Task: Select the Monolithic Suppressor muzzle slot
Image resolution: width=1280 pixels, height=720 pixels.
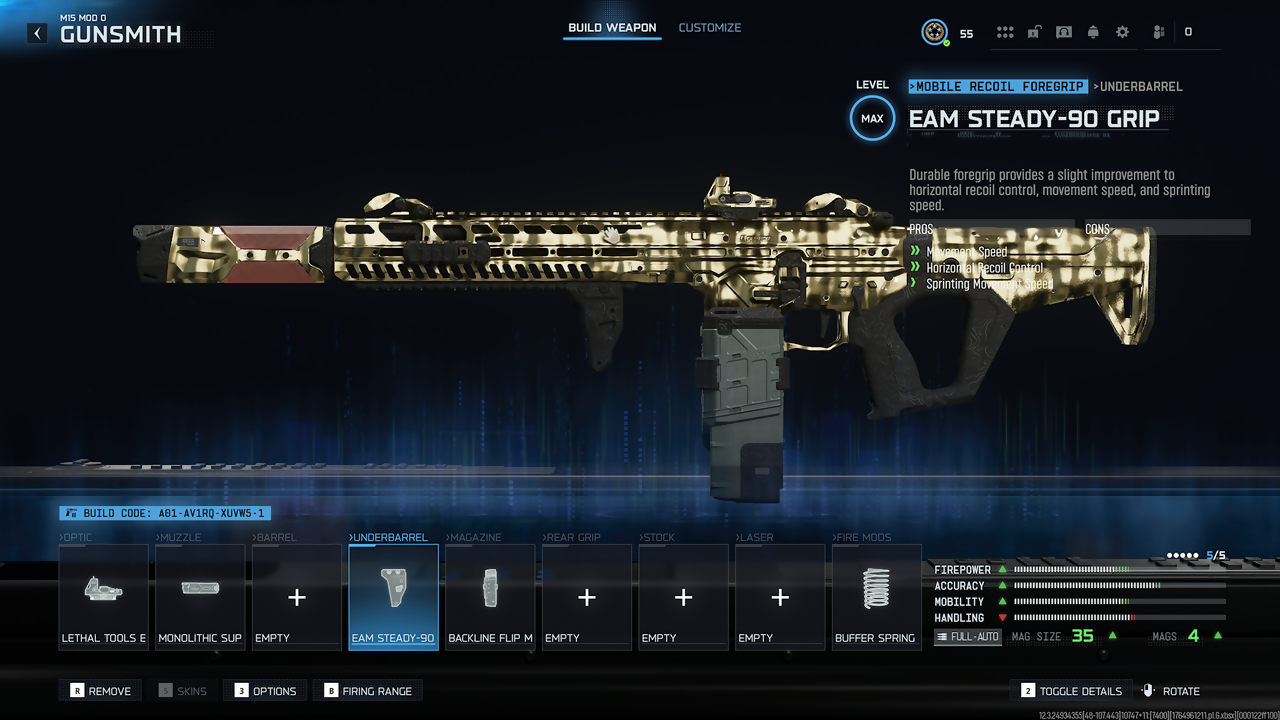Action: pos(200,597)
